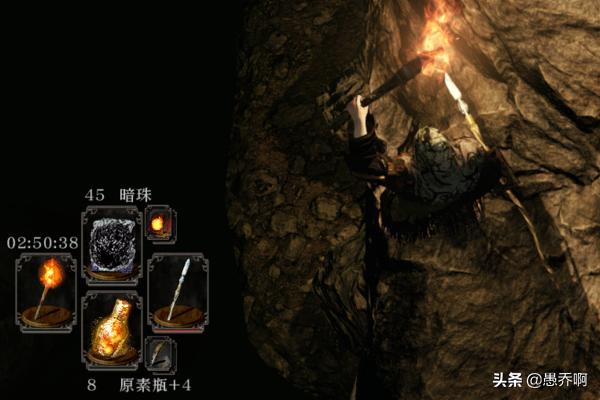Click the small secondary item slot below spear

coord(158,353)
